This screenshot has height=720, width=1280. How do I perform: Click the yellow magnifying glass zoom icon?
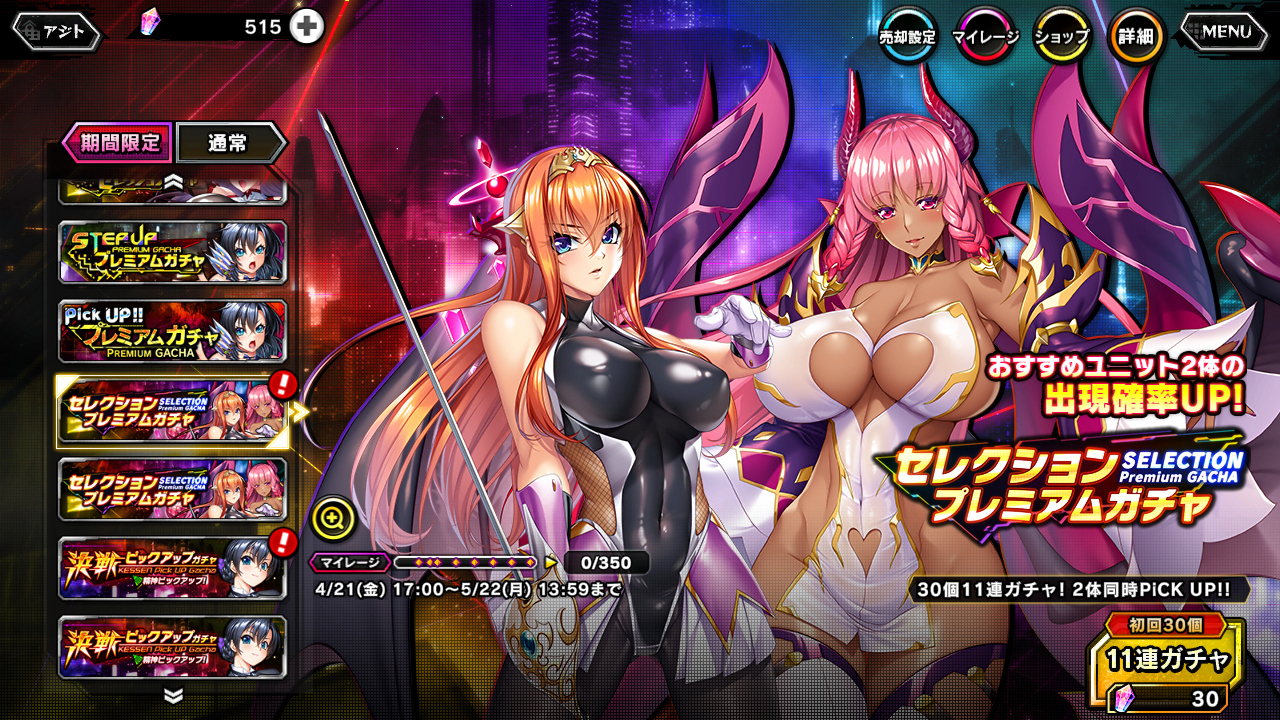tap(333, 517)
